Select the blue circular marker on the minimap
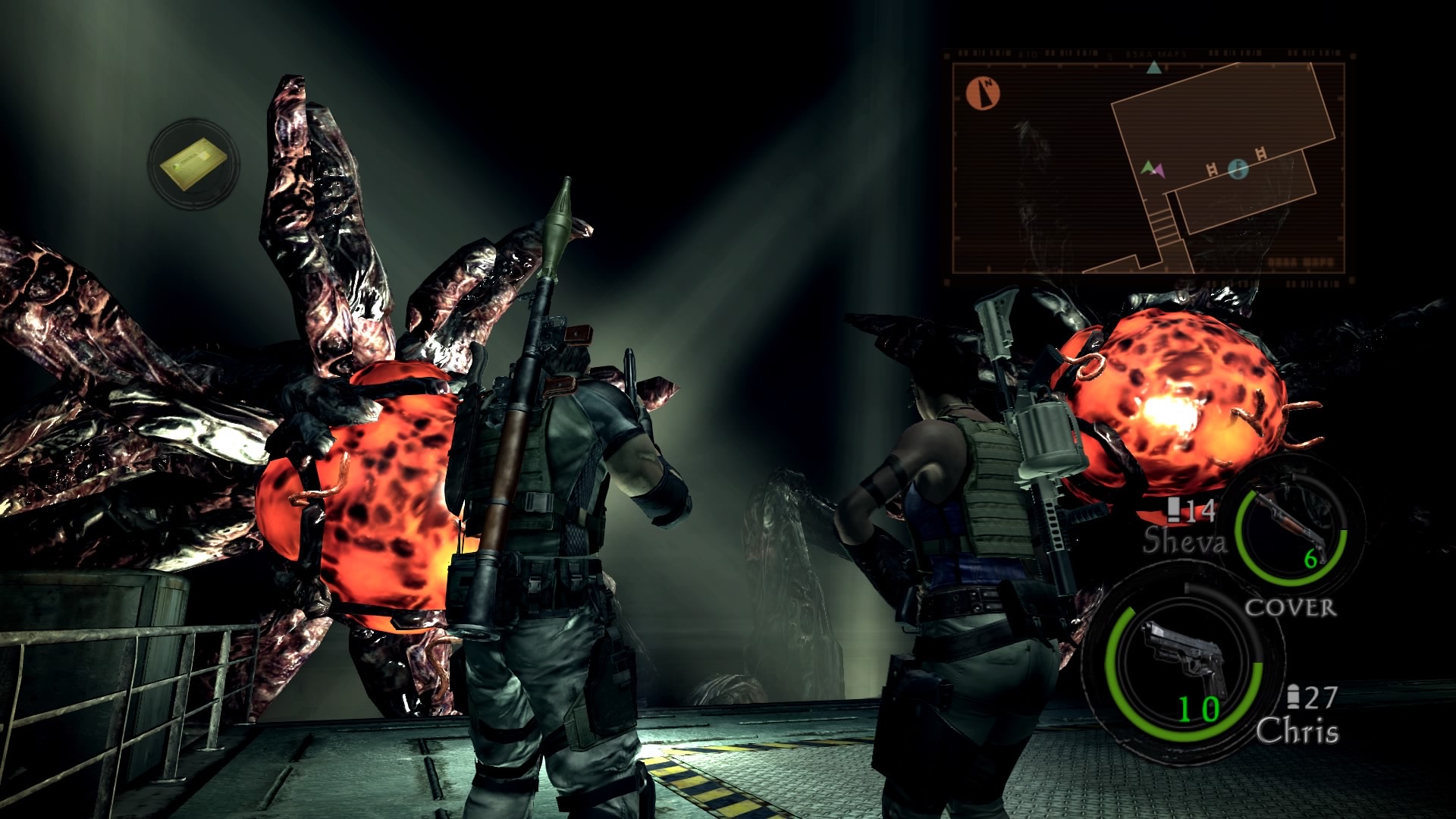Screen dimensions: 1456x819 (1238, 168)
